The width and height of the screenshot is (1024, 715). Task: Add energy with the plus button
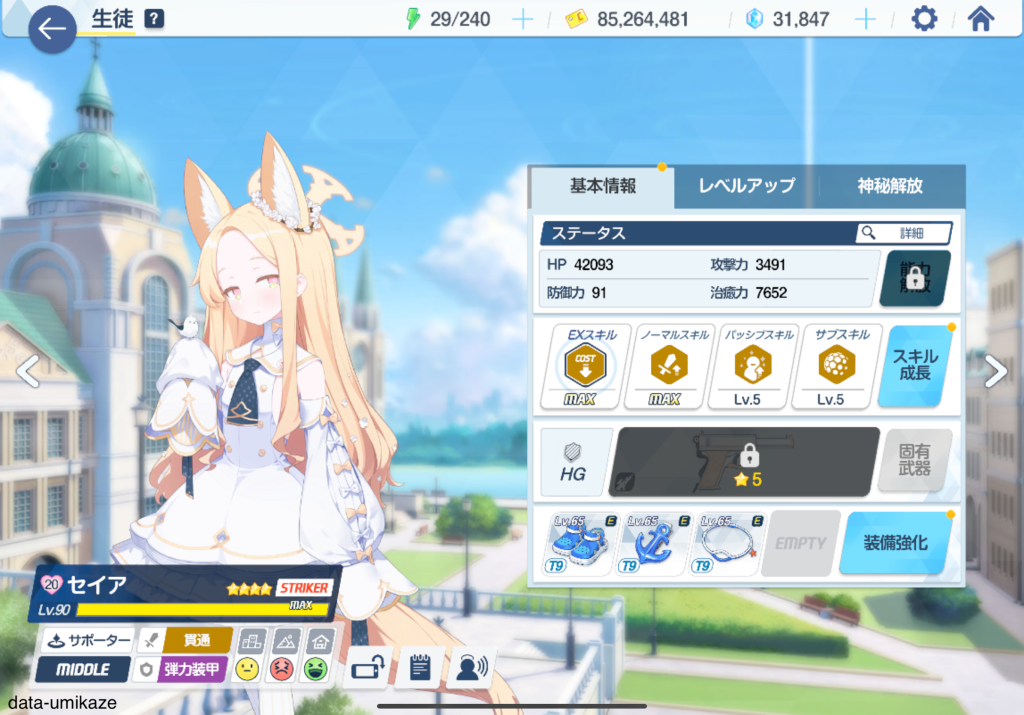tap(522, 19)
